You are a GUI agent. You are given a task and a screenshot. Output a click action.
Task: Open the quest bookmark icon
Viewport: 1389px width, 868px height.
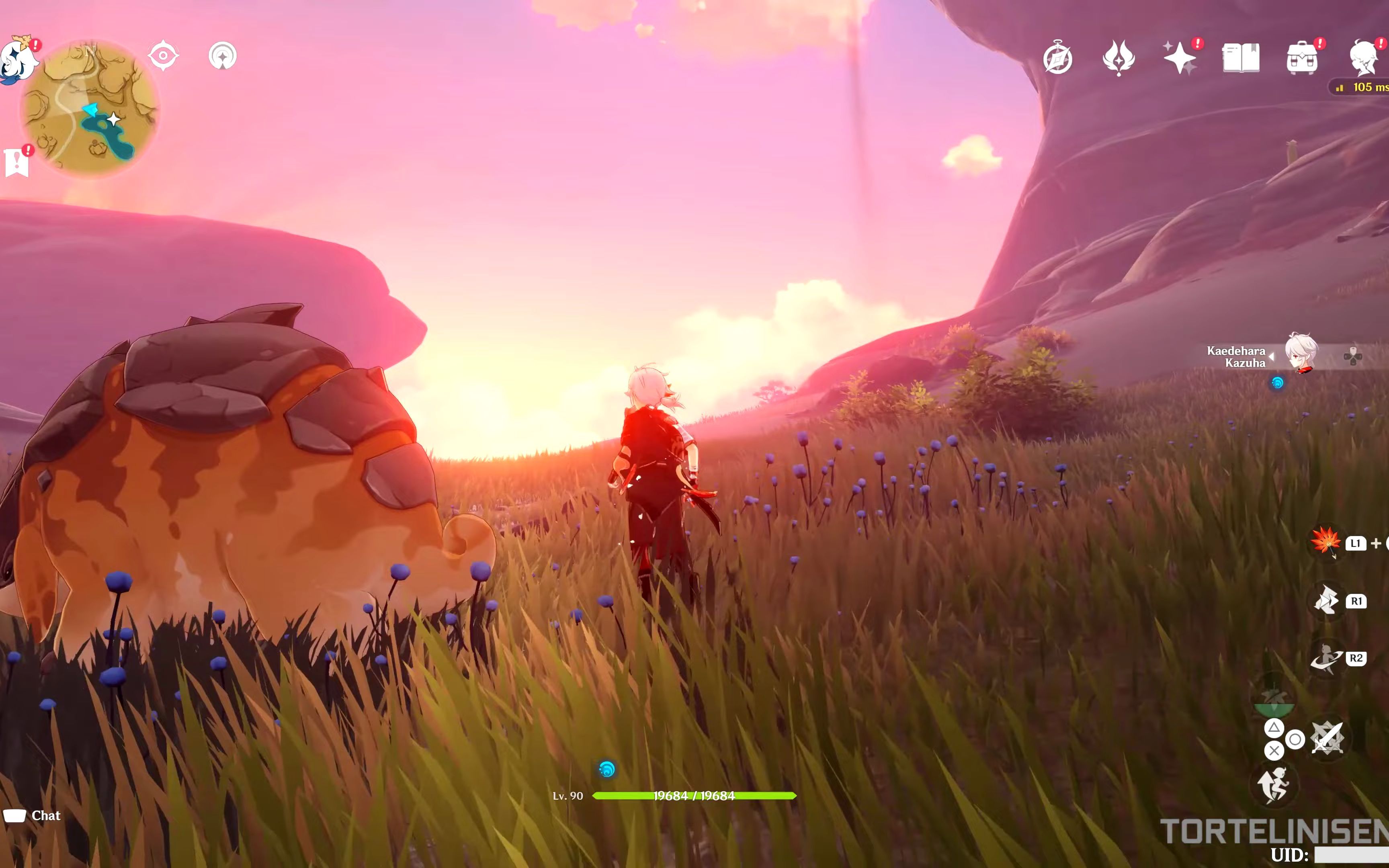(x=17, y=162)
